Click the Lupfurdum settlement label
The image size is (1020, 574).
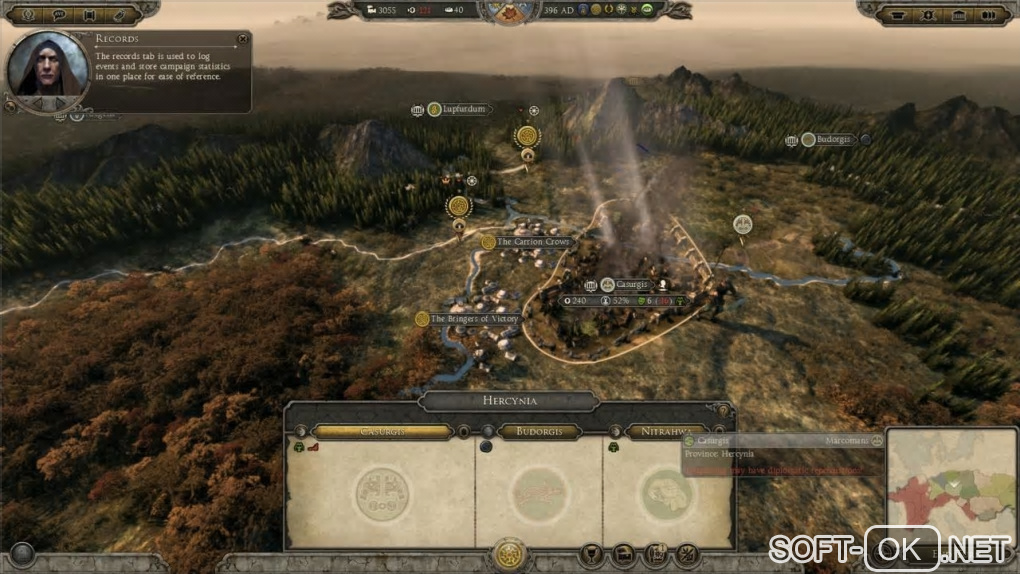pos(462,109)
